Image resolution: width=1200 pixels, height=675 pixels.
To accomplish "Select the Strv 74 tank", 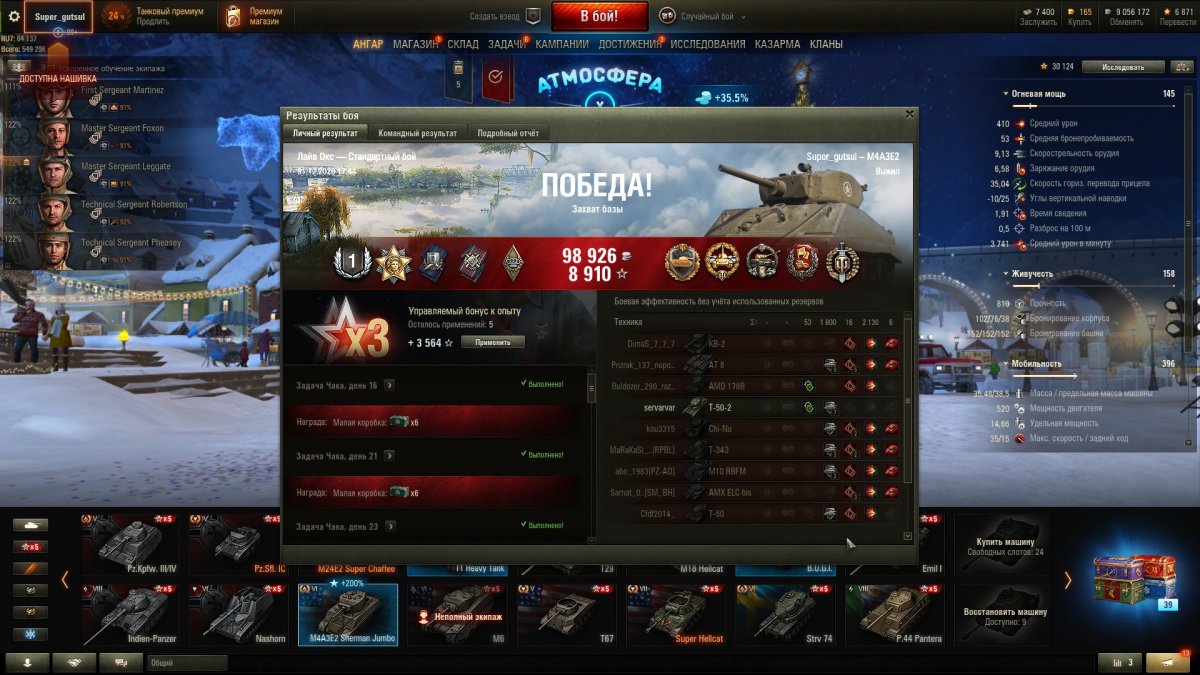I will tap(785, 614).
